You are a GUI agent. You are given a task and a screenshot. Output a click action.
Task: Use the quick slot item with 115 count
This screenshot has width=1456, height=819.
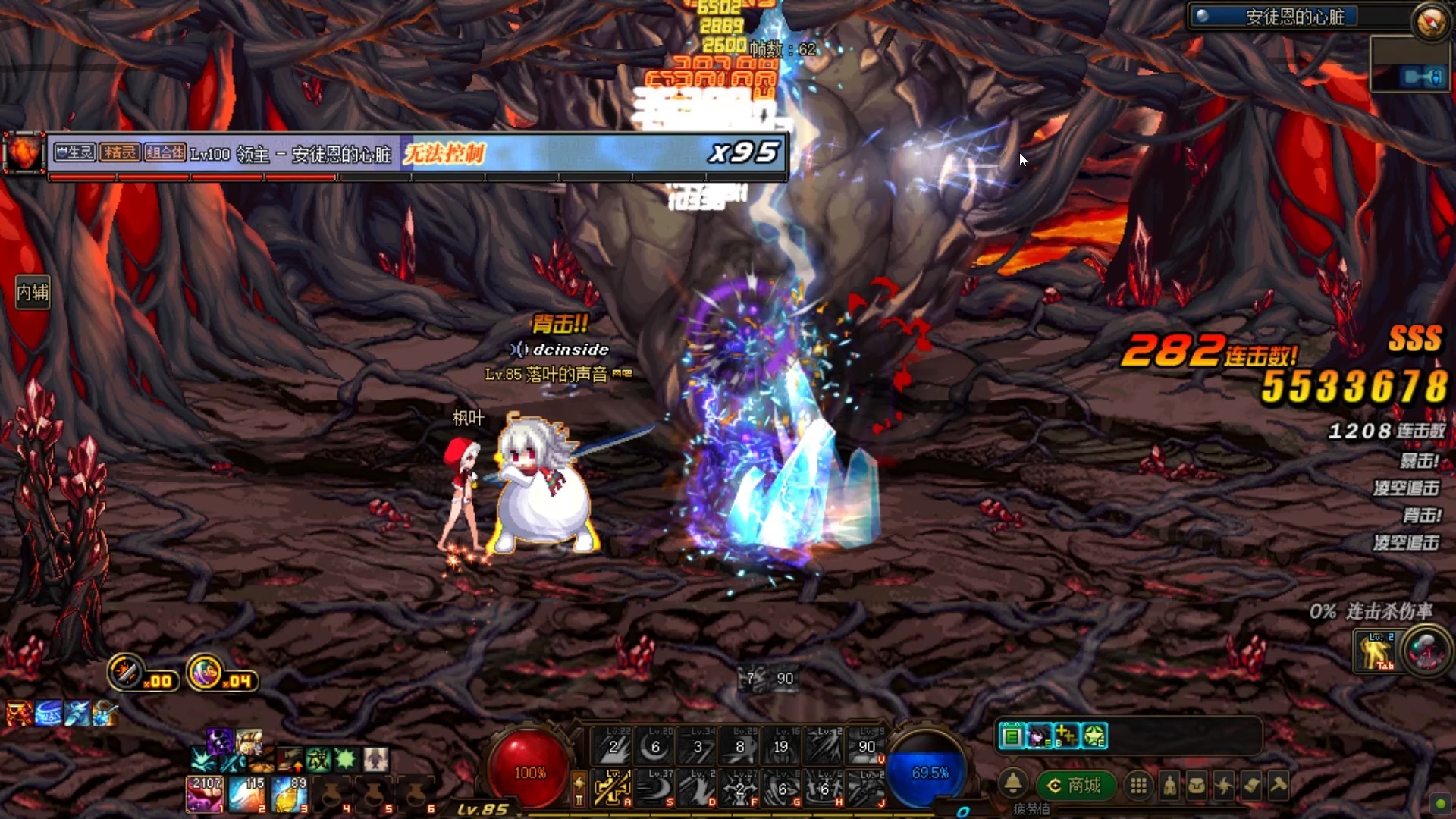tap(246, 793)
